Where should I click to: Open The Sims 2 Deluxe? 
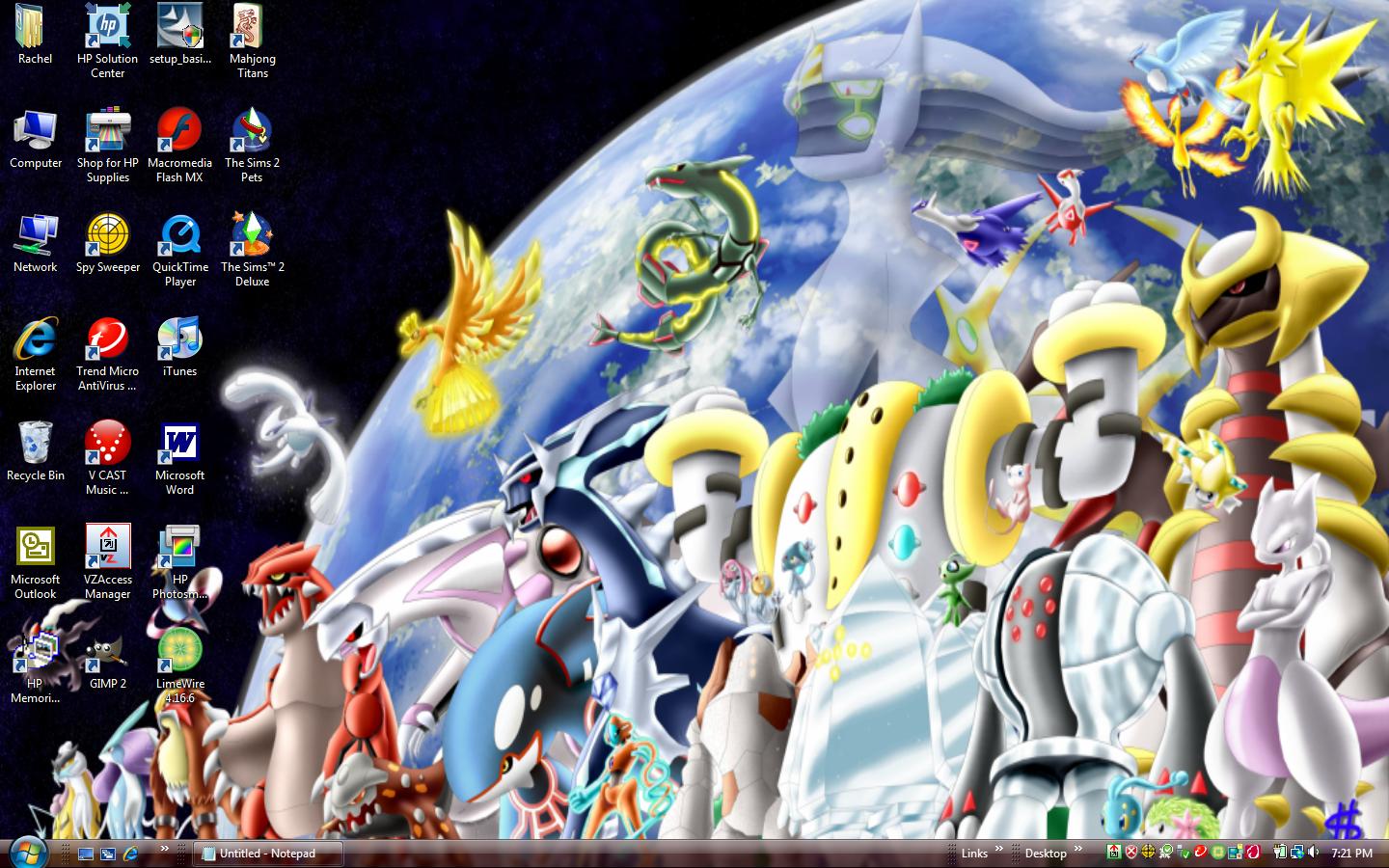coord(252,234)
